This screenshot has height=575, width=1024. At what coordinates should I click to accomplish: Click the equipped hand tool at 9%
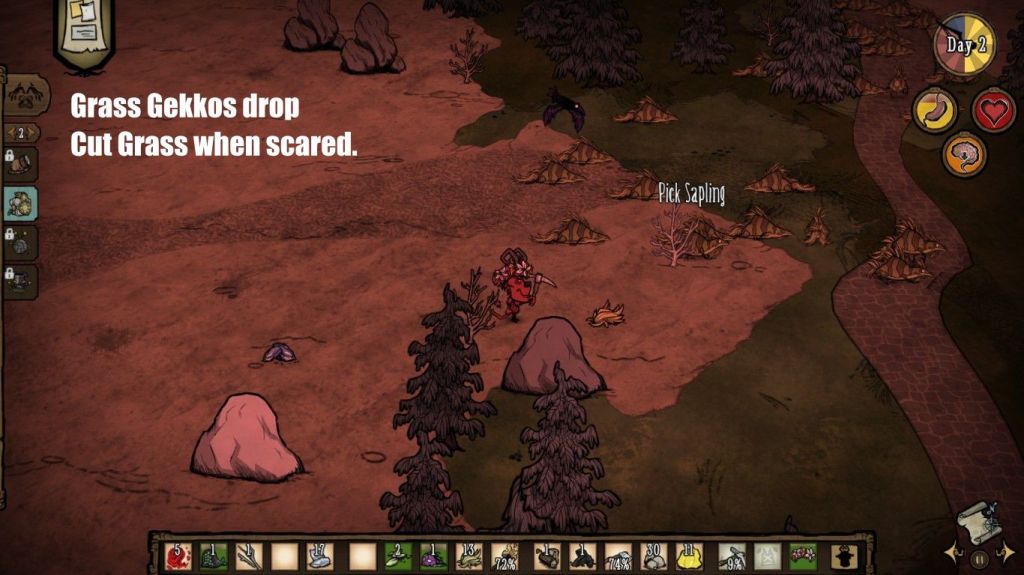tap(732, 555)
